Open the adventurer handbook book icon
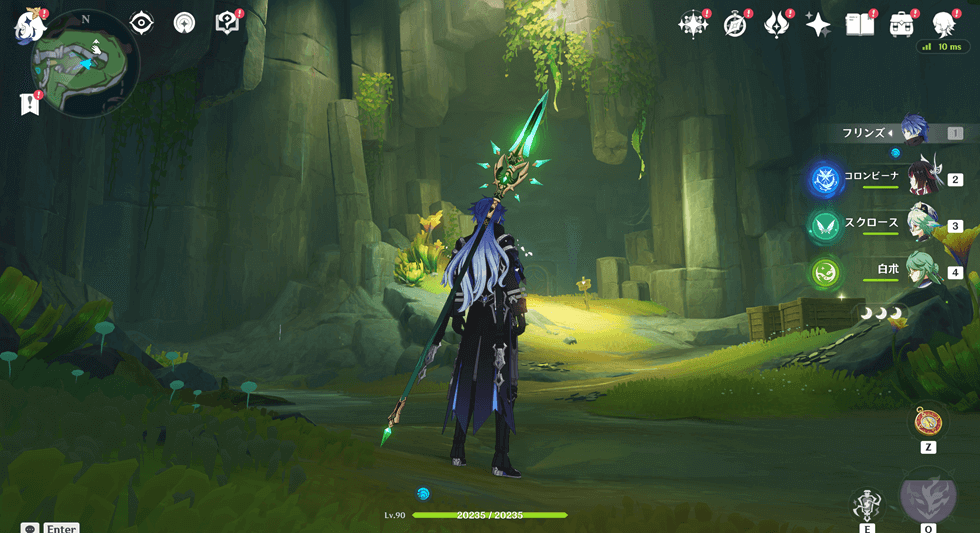Viewport: 980px width, 533px height. pos(859,25)
